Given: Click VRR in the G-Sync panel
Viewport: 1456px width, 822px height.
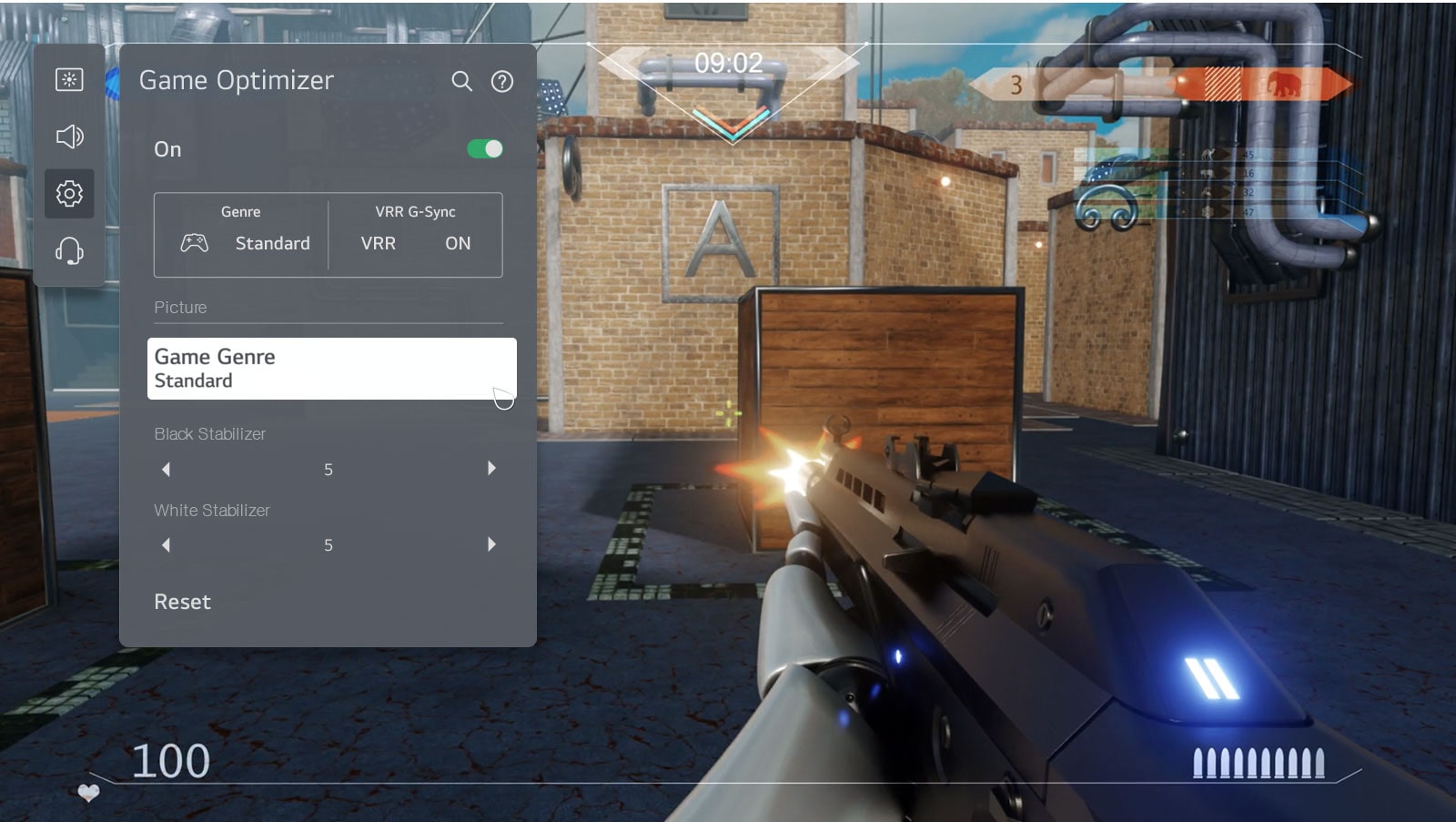Looking at the screenshot, I should 377,243.
